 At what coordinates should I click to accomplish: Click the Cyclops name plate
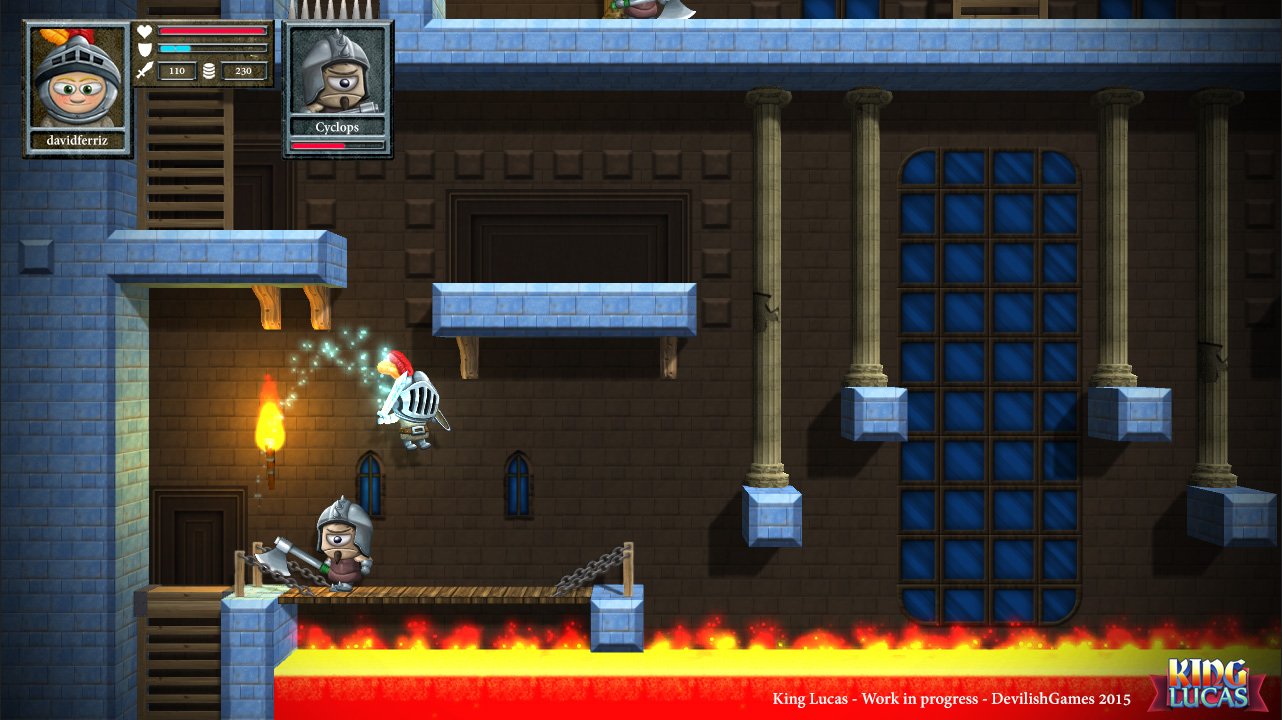[338, 127]
